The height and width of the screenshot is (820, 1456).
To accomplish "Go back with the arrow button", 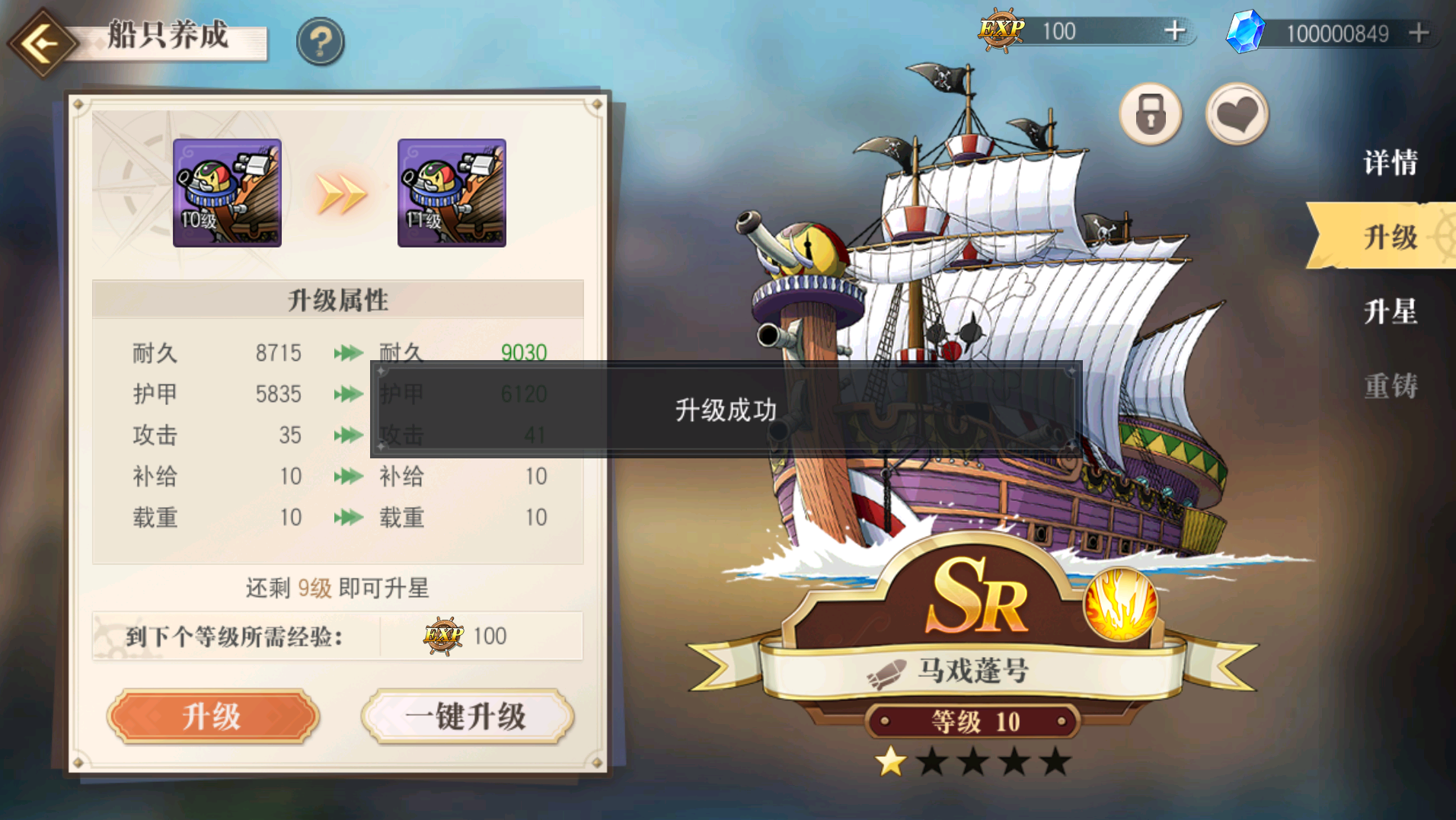I will 43,43.
